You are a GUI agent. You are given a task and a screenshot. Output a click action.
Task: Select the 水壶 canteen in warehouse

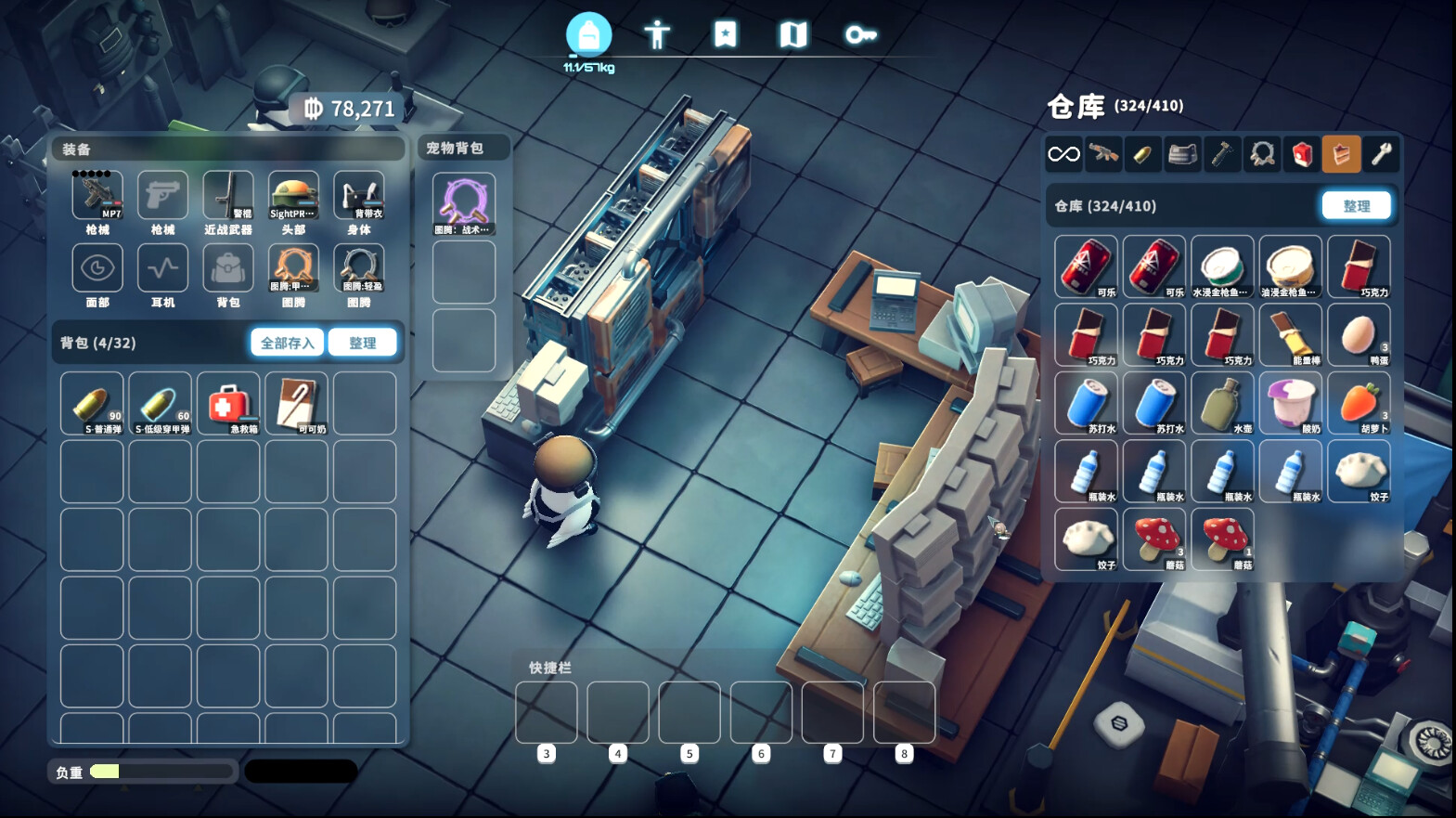point(1222,404)
